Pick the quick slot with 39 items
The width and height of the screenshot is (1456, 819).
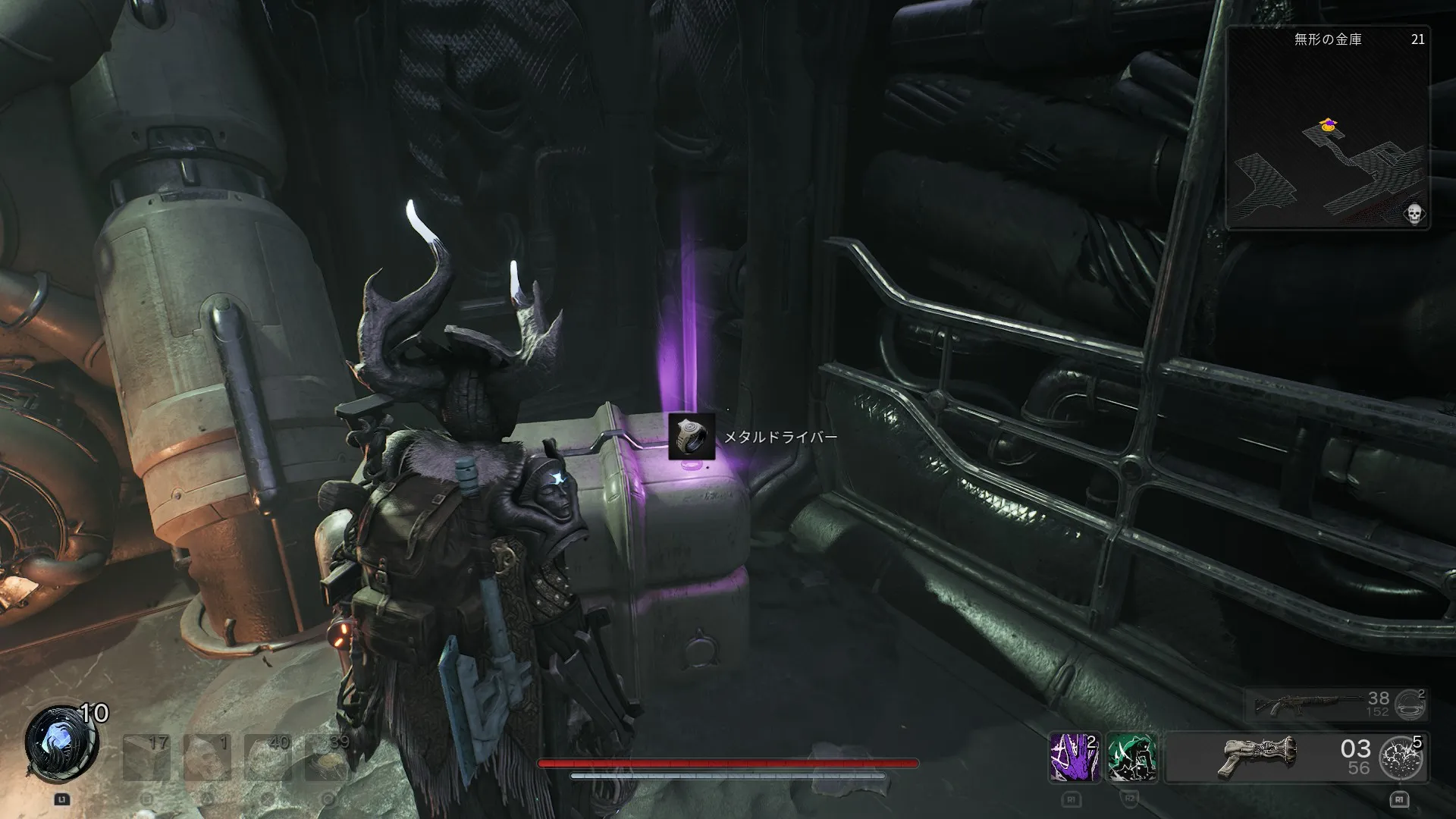click(x=328, y=757)
